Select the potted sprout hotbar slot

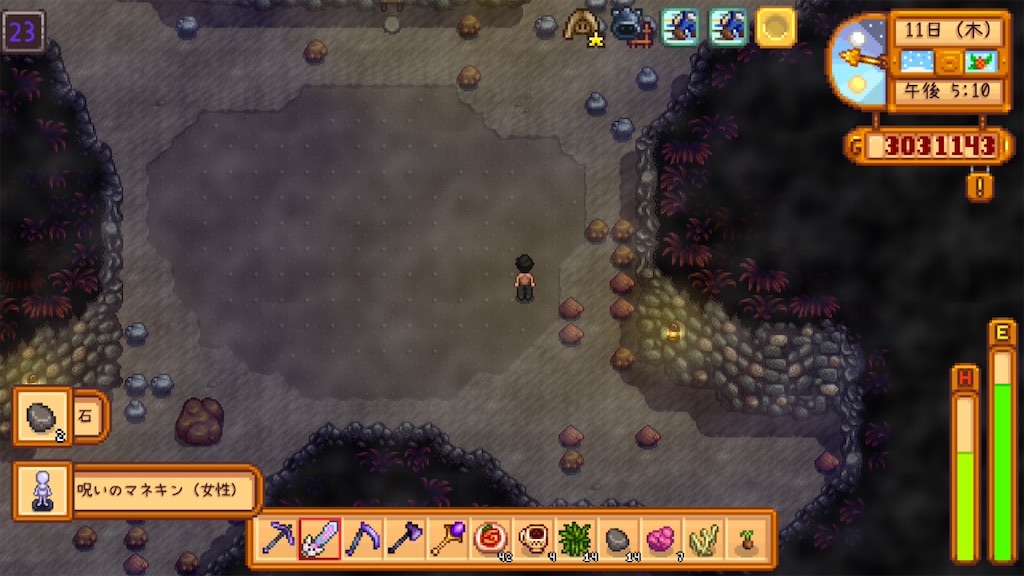744,539
